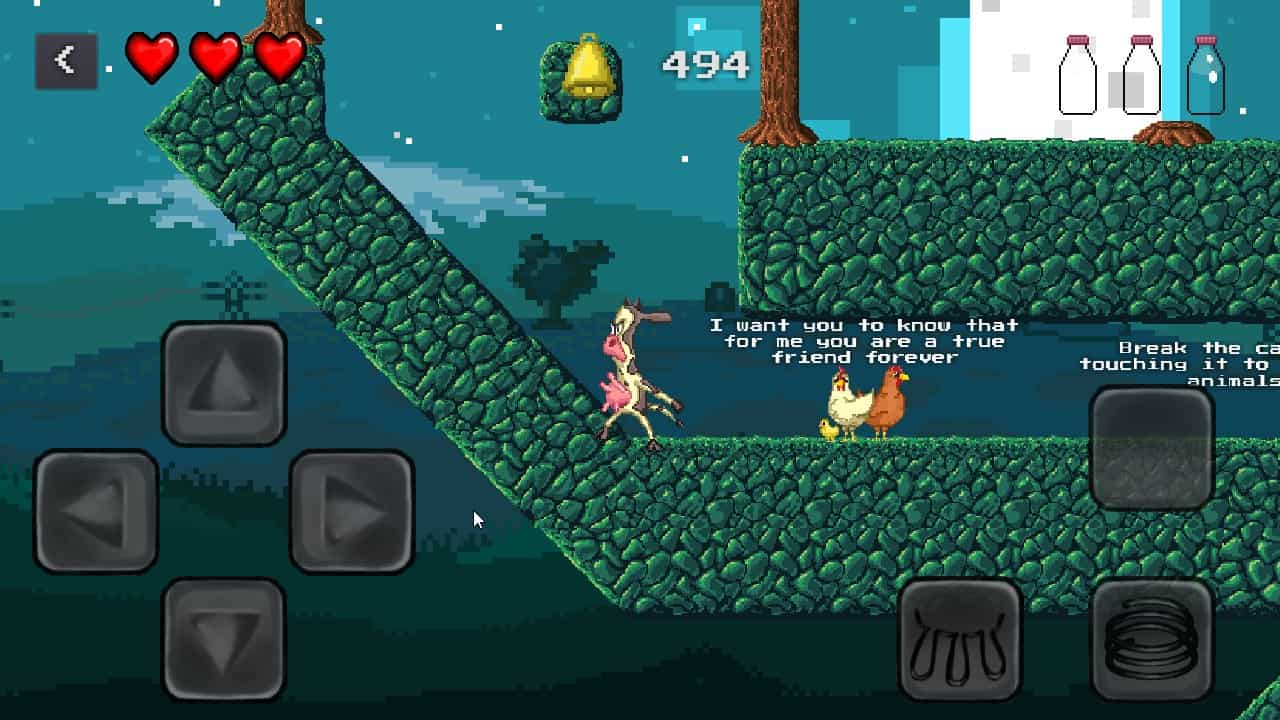Image resolution: width=1280 pixels, height=720 pixels.
Task: Move right with the right arrow button
Action: point(352,511)
